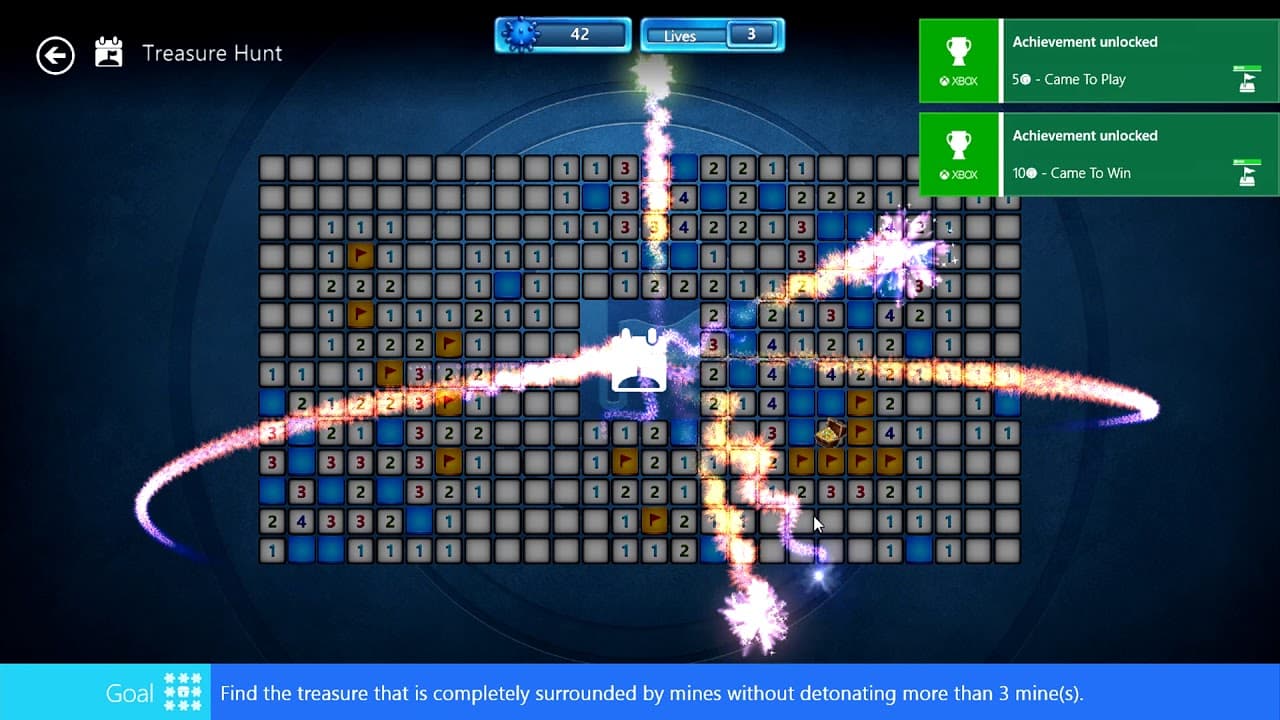The width and height of the screenshot is (1280, 720).
Task: Click the snowflake icon in the Goal bar
Action: coord(182,691)
